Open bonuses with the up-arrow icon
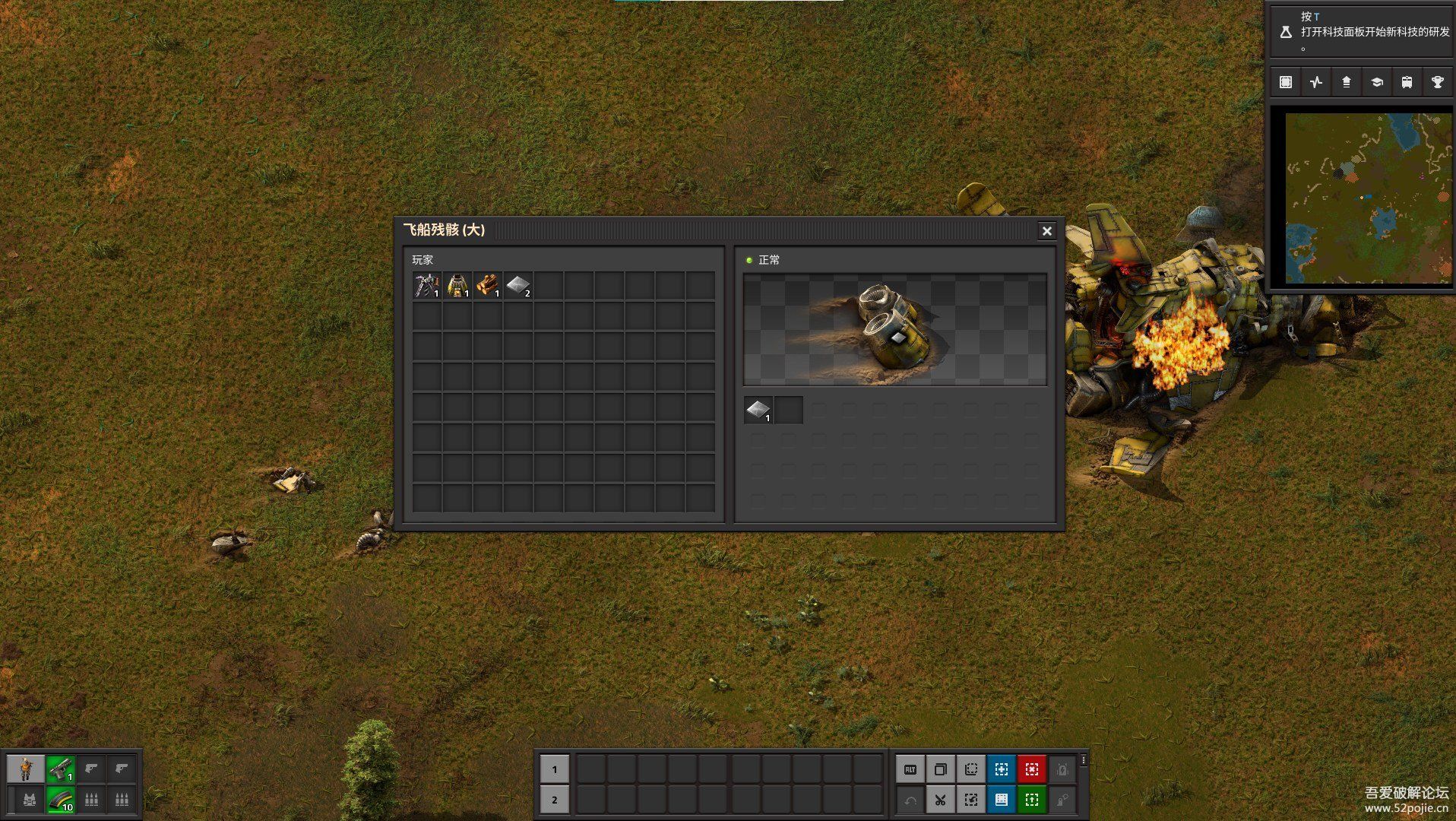This screenshot has width=1456, height=821. point(1346,82)
